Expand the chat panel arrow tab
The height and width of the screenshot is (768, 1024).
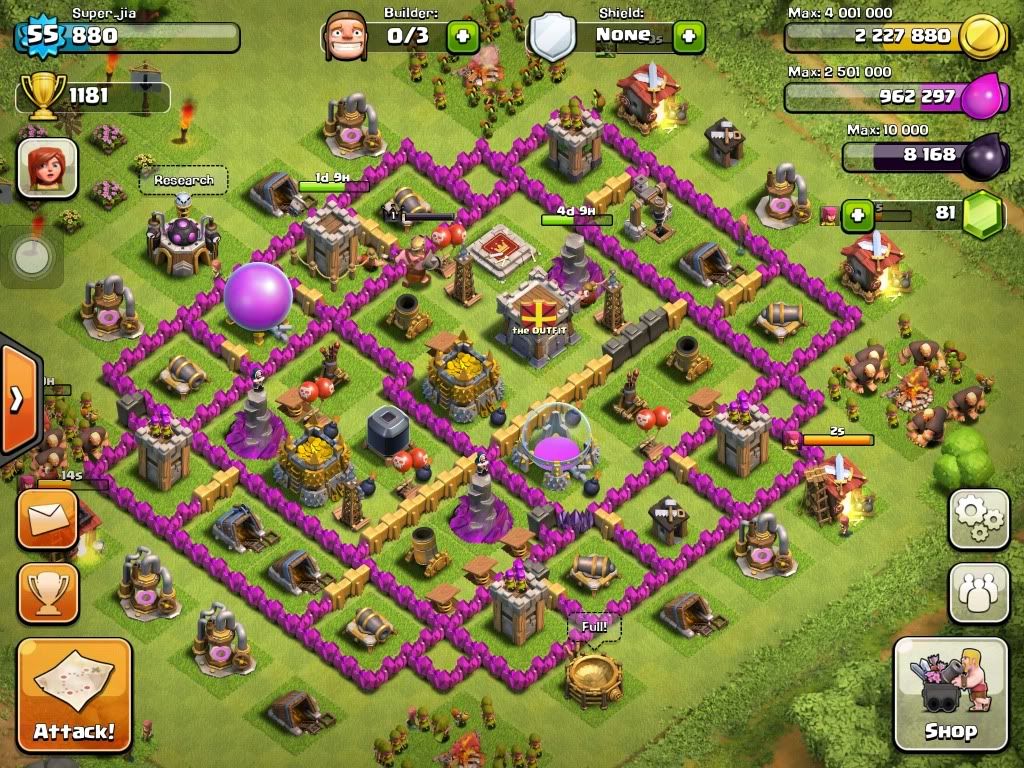(17, 399)
